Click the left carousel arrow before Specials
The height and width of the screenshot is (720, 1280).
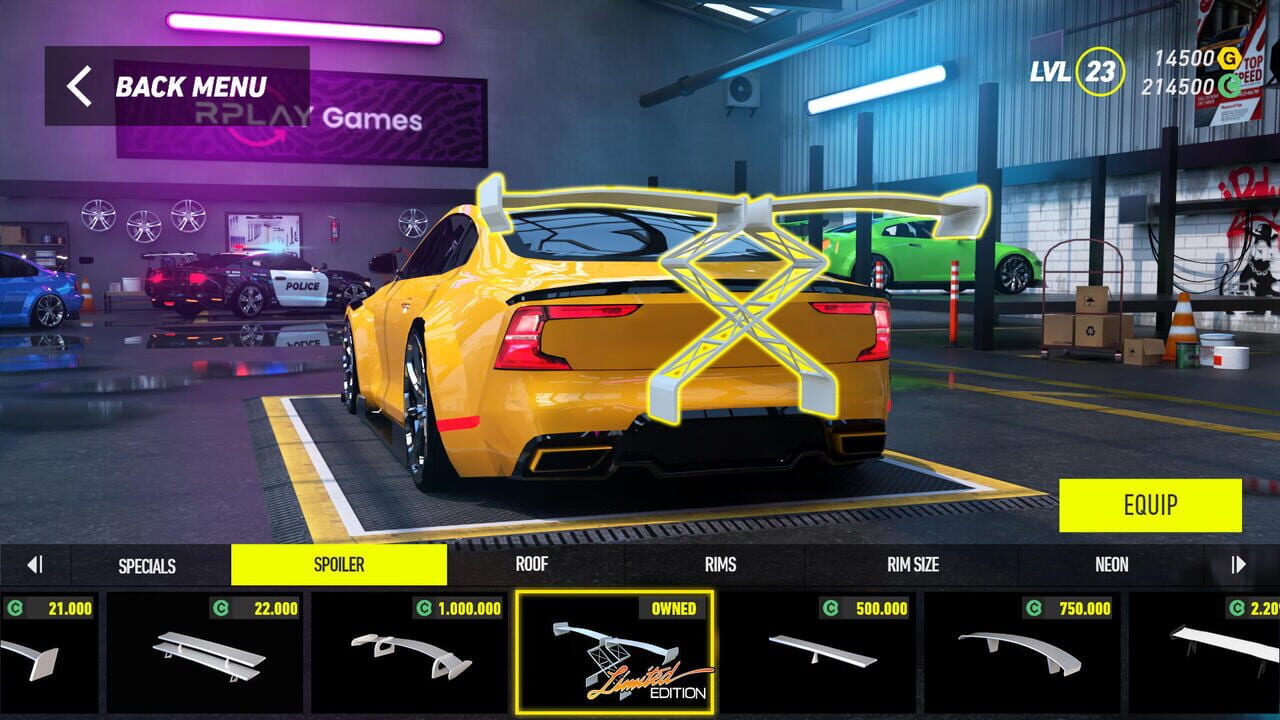33,565
